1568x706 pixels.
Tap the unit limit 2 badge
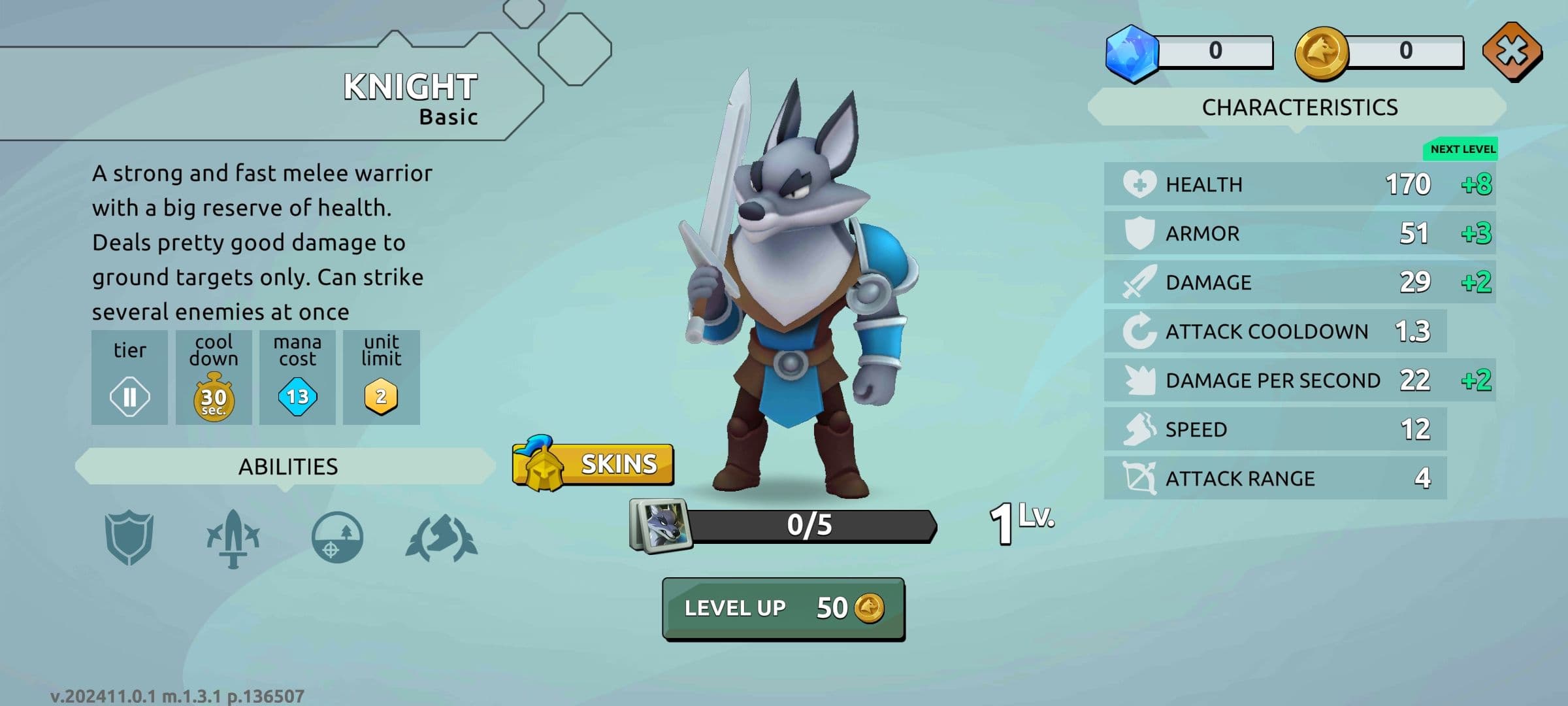[381, 396]
